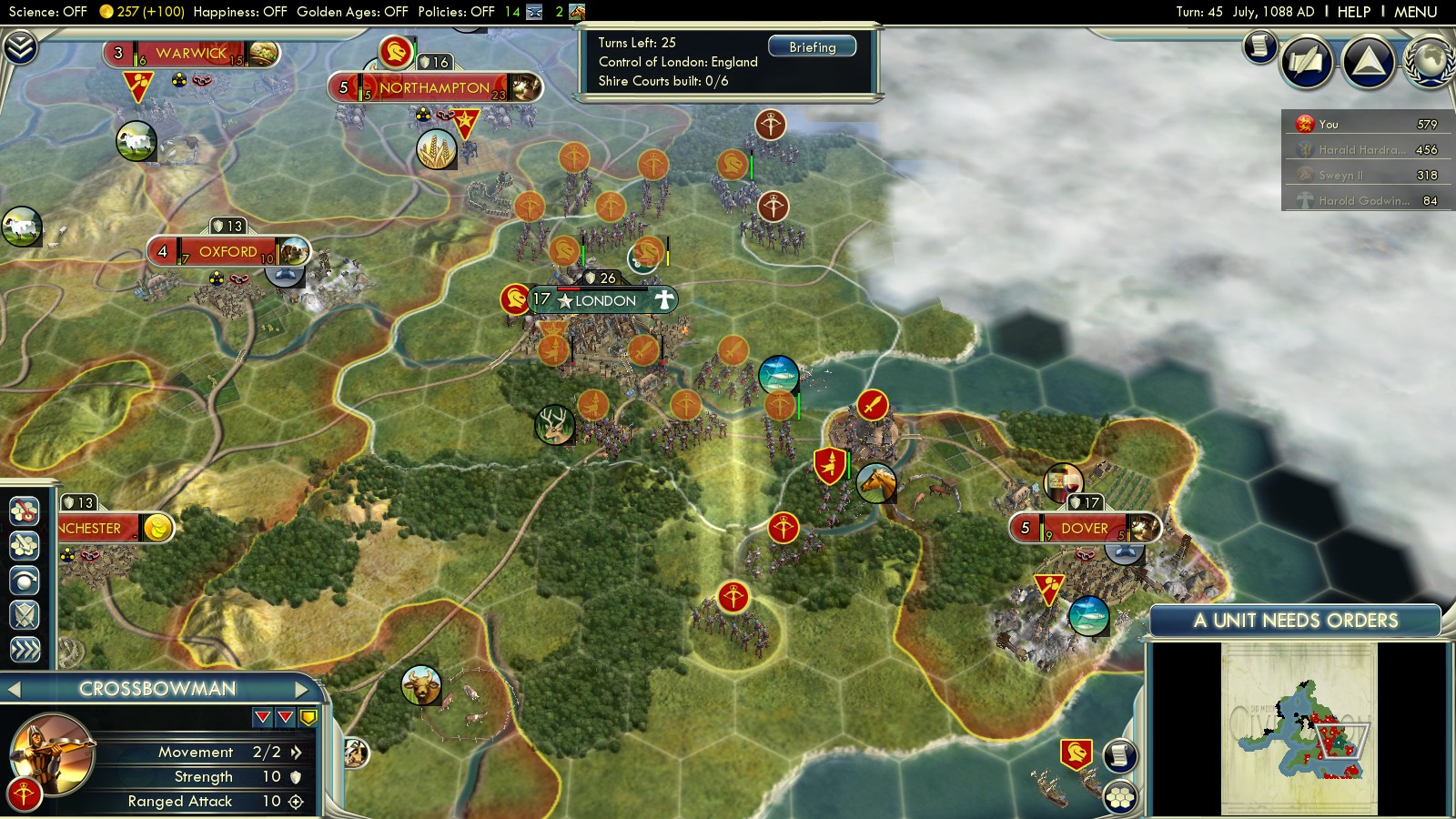Image resolution: width=1456 pixels, height=819 pixels.
Task: Open the triangle icon panel at top right
Action: (1368, 62)
